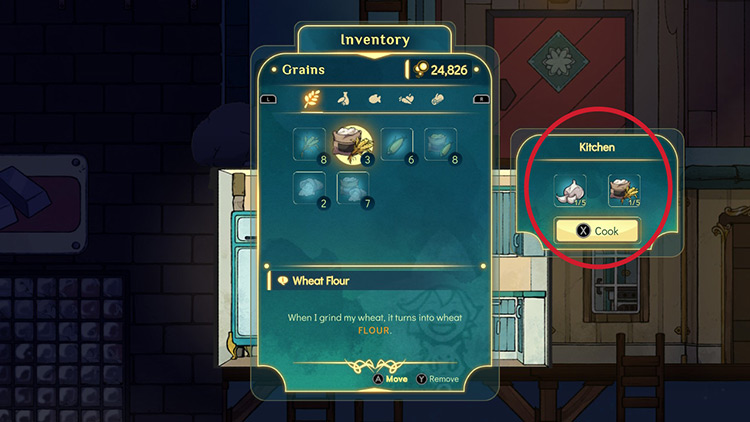
Task: Cook the ingredients in the Kitchen
Action: coord(596,231)
